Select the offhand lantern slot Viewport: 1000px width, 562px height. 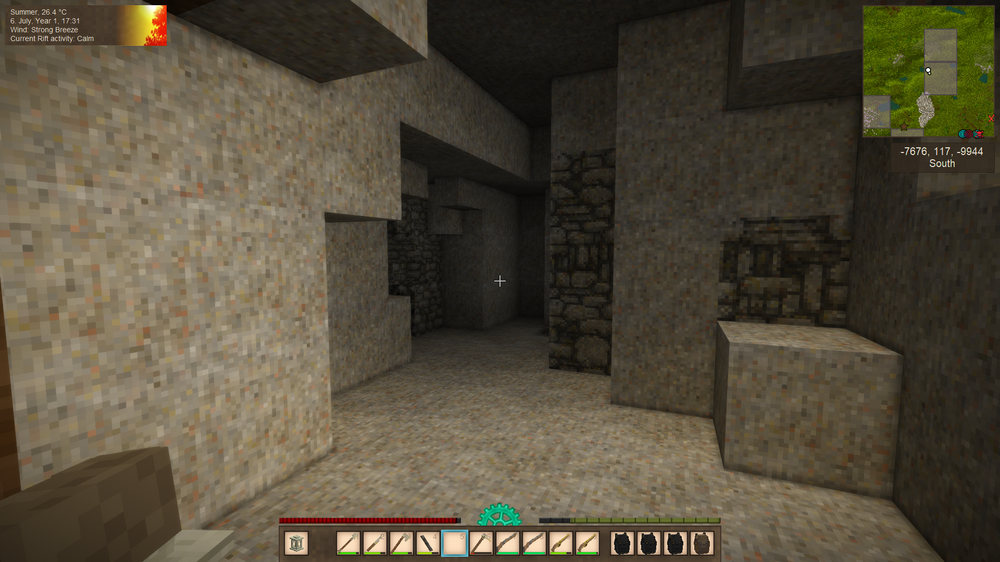click(x=296, y=543)
